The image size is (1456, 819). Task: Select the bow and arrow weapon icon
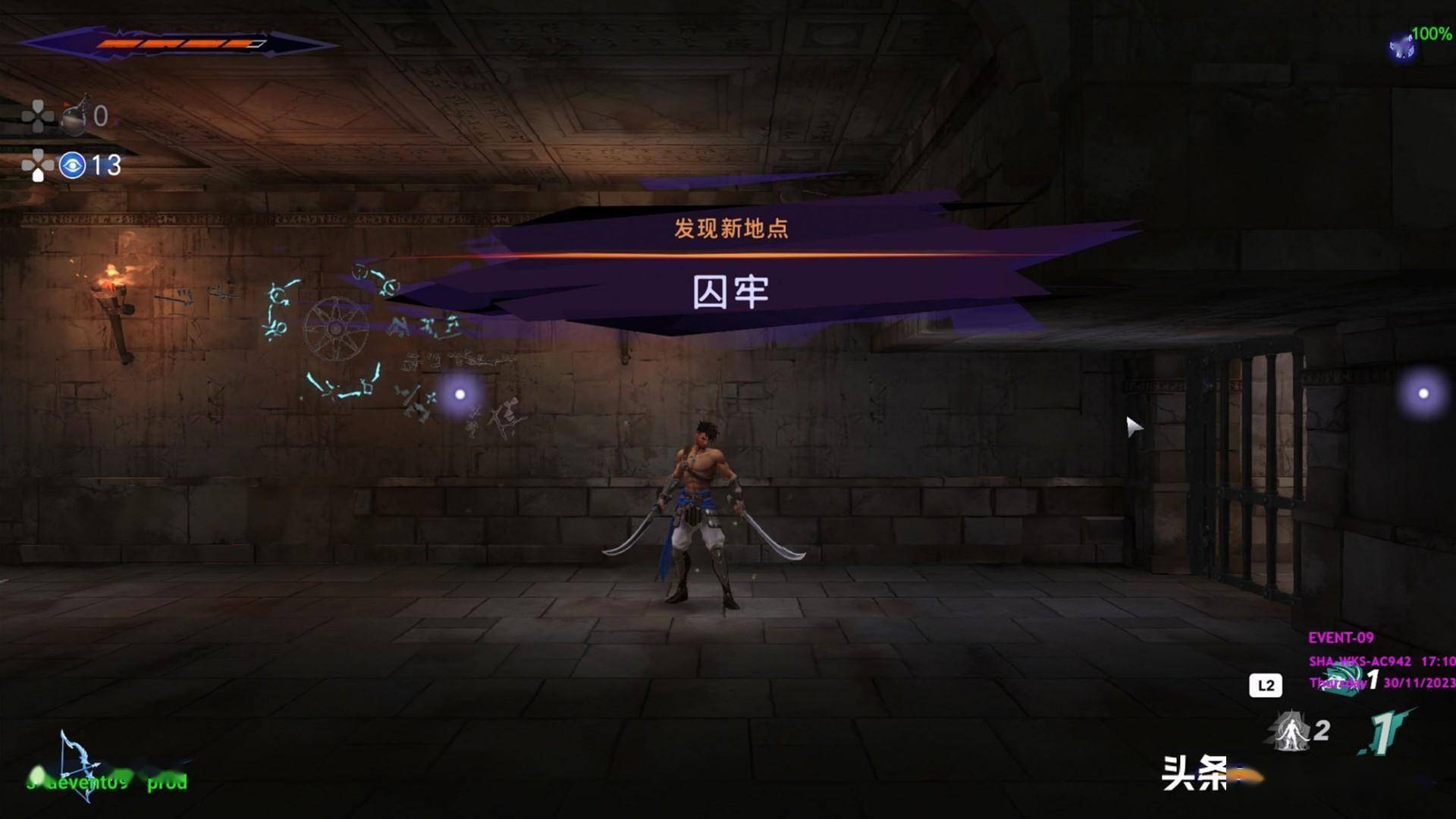coord(79,764)
